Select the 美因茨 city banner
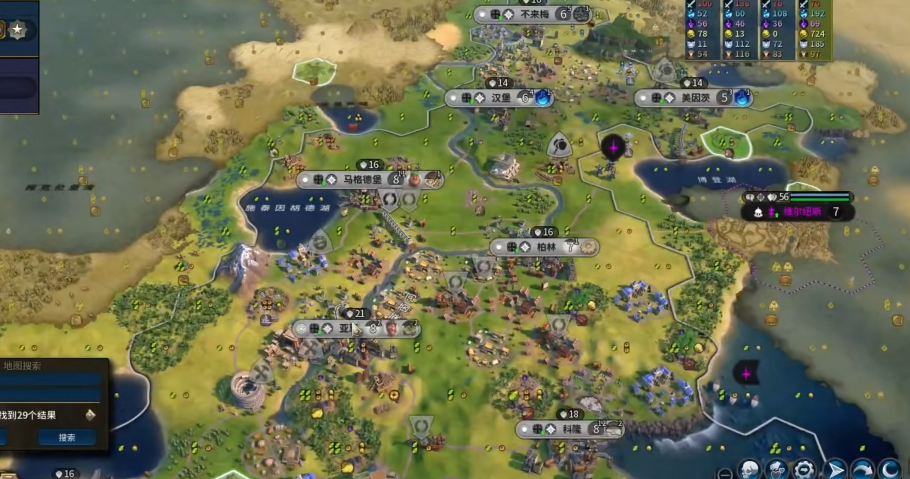 690,98
